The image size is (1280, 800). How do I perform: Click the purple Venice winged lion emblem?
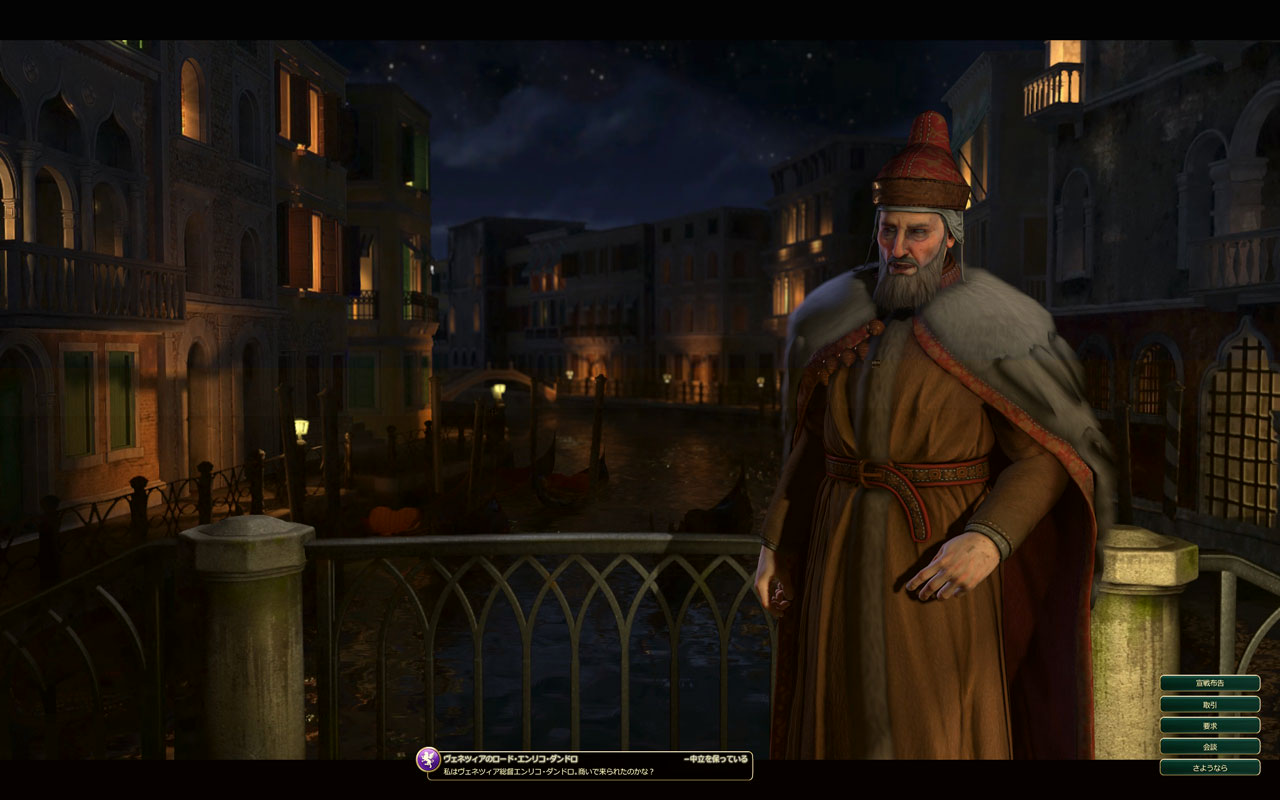(428, 760)
